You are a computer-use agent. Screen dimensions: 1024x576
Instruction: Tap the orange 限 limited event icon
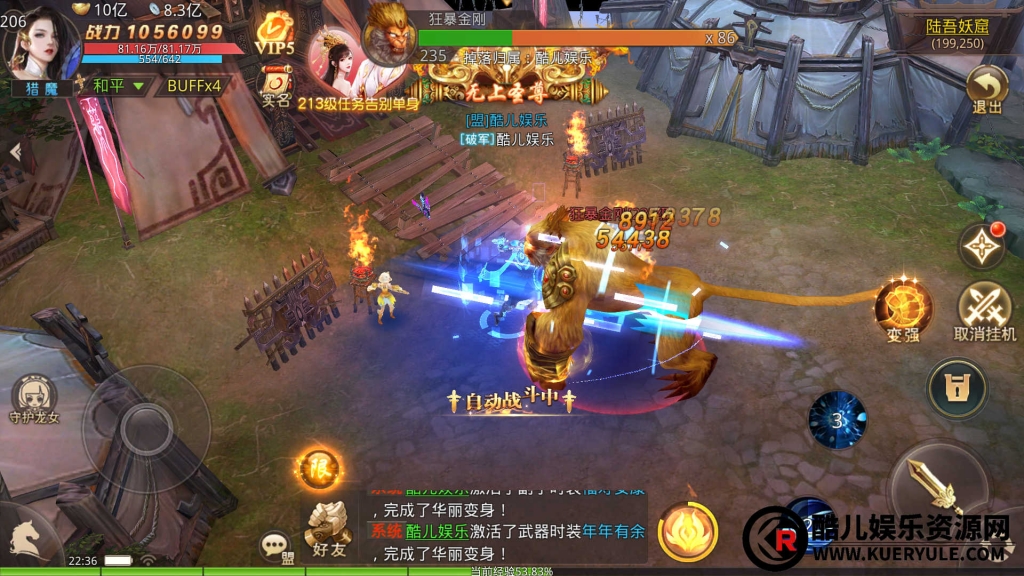319,468
